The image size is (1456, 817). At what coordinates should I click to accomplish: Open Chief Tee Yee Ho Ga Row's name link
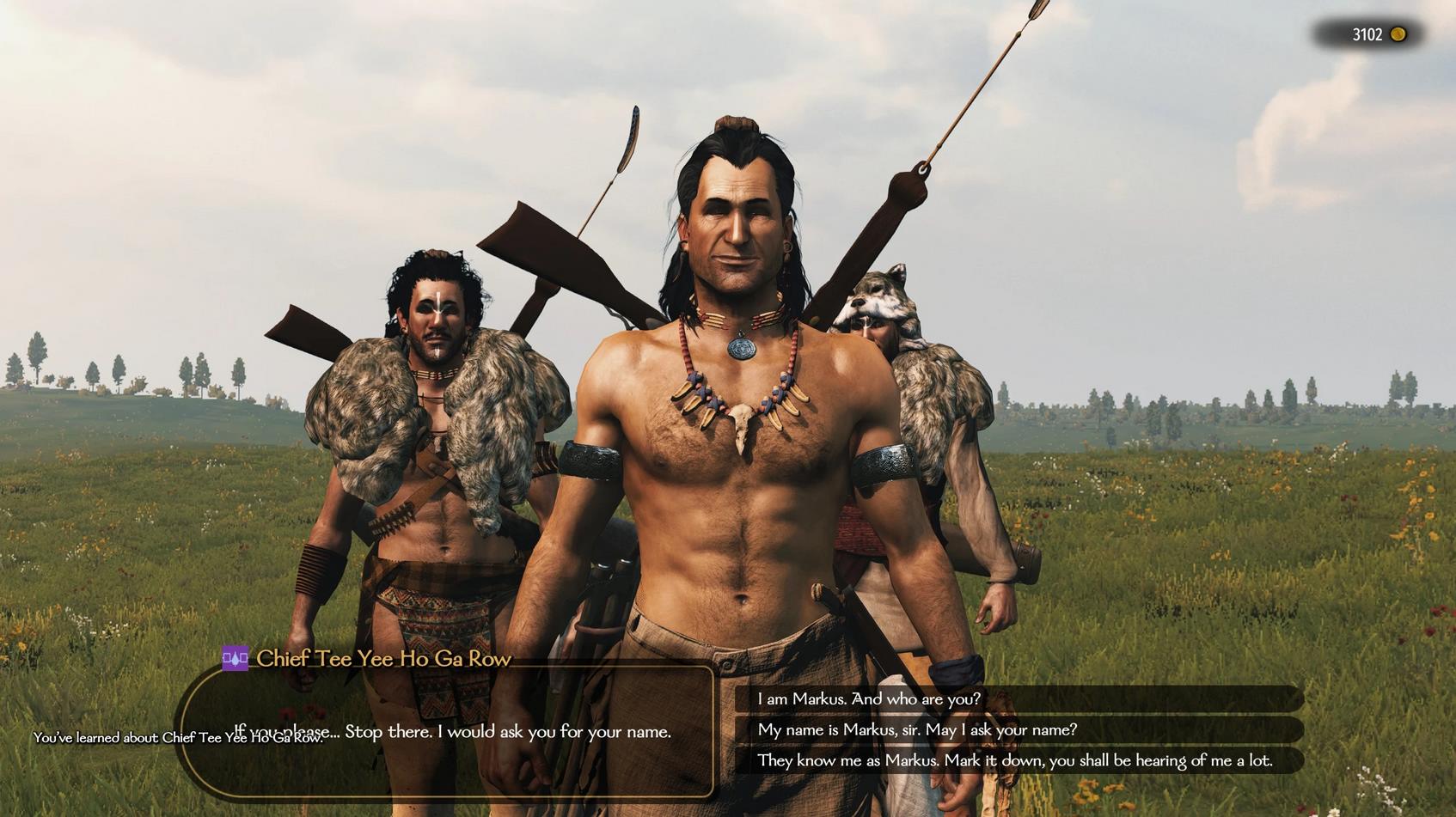pos(383,659)
